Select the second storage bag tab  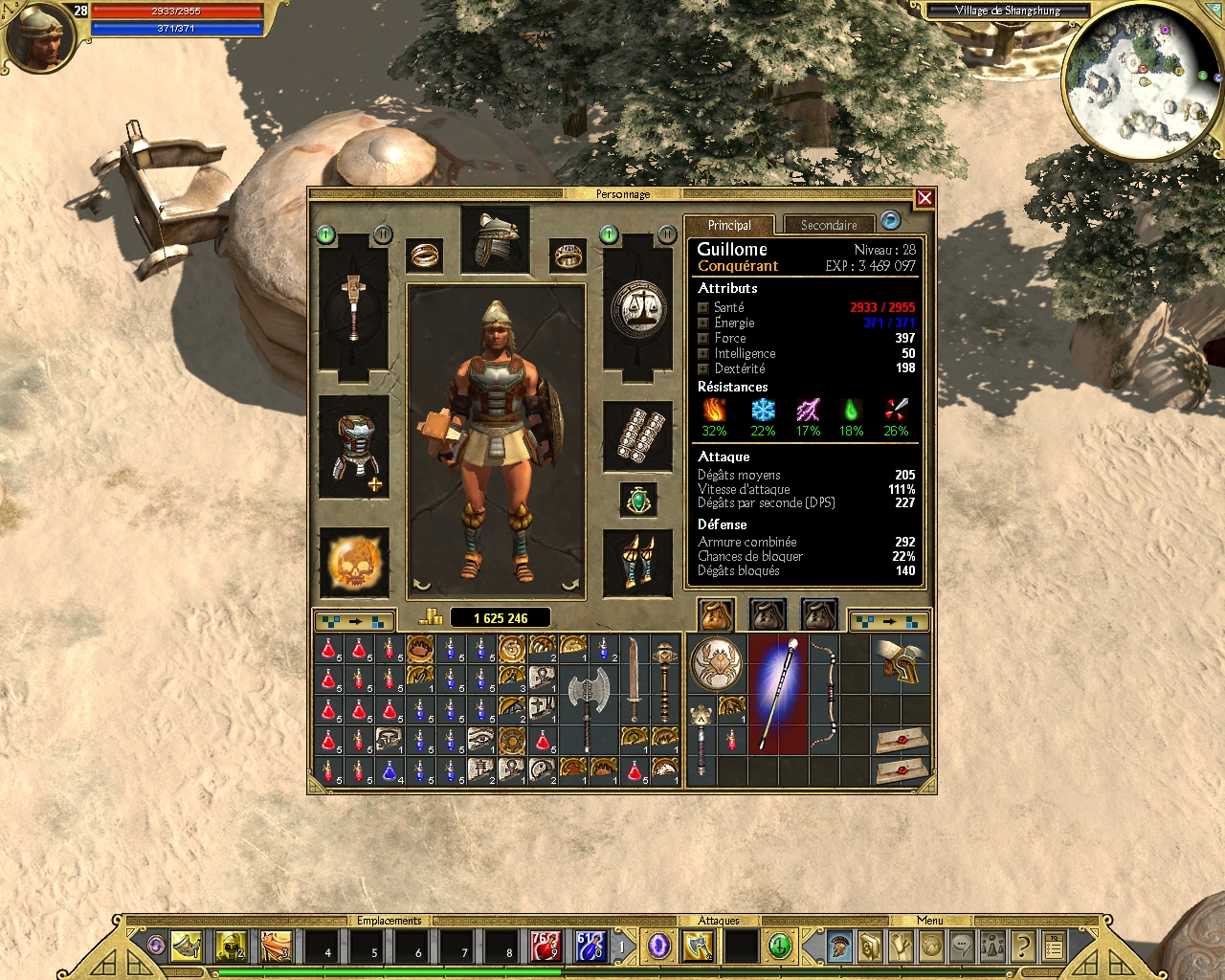coord(766,613)
